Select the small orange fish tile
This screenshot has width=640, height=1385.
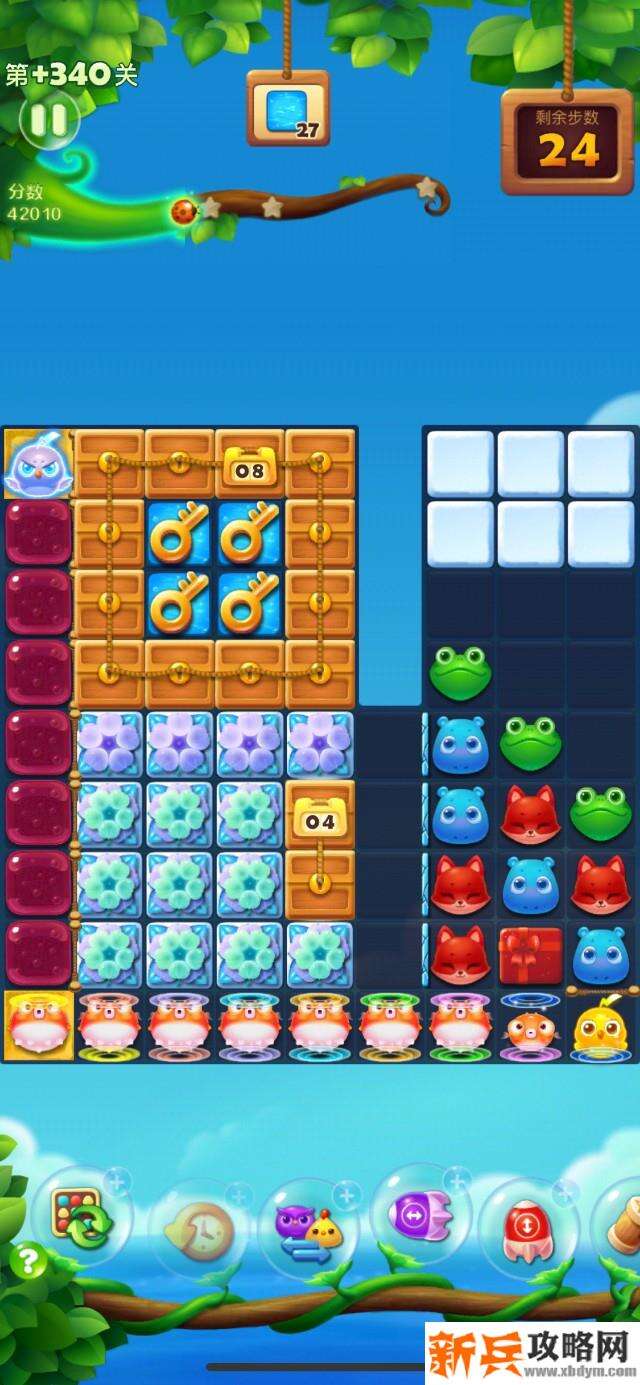coord(530,1027)
